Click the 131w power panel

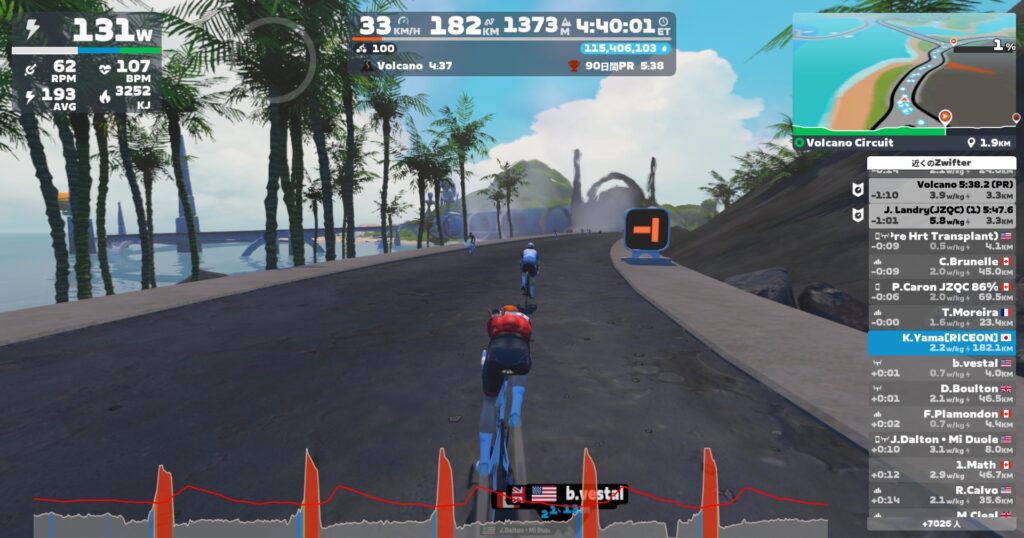click(x=86, y=29)
